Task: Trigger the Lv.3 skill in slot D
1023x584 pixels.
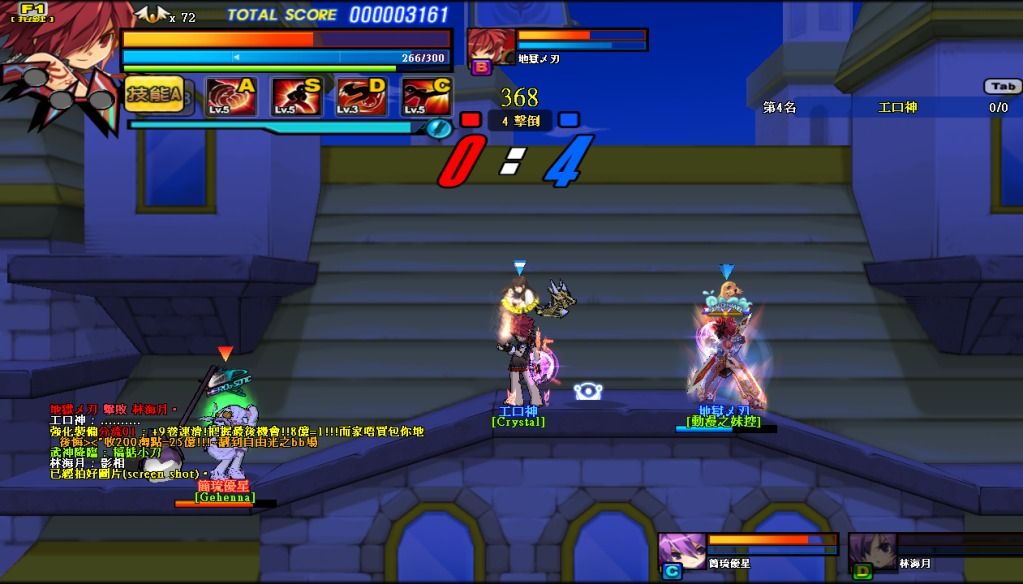Action: [361, 97]
